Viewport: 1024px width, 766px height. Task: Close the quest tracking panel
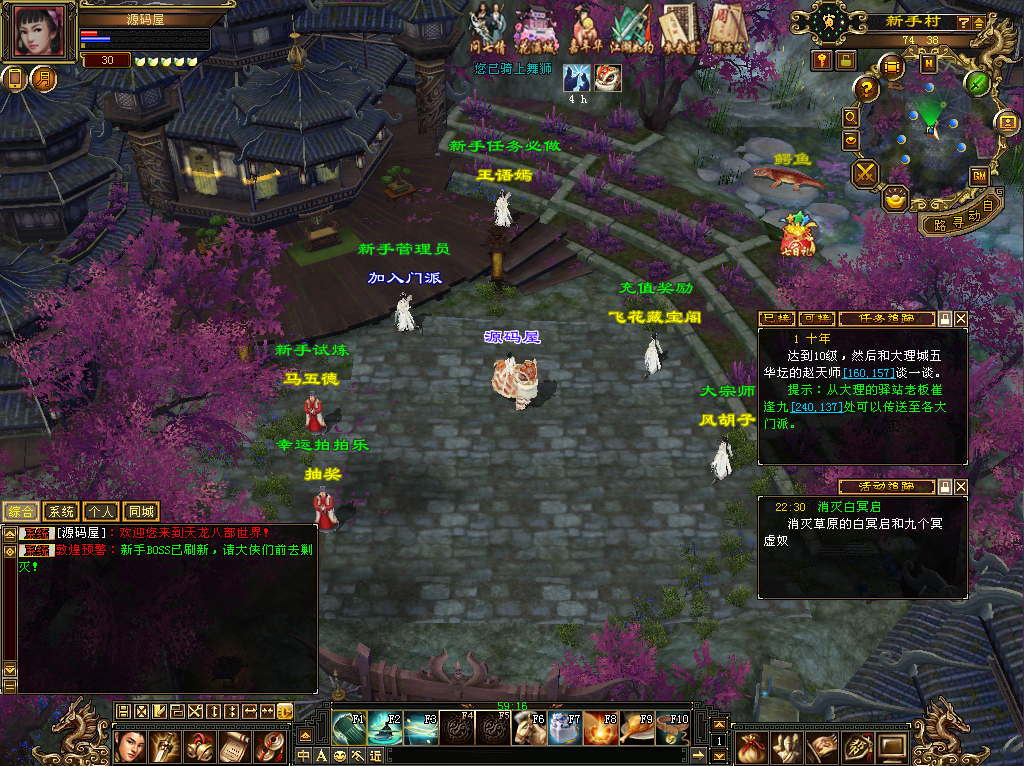961,319
